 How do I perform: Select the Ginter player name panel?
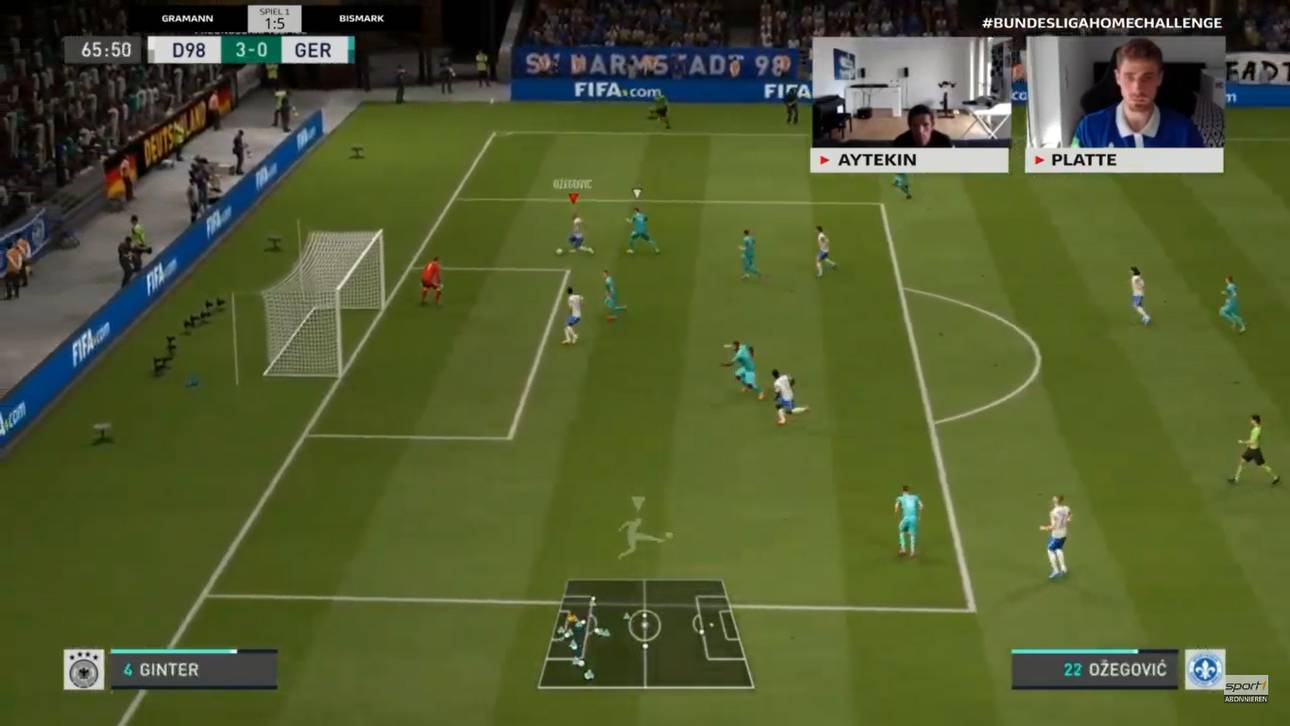(193, 670)
